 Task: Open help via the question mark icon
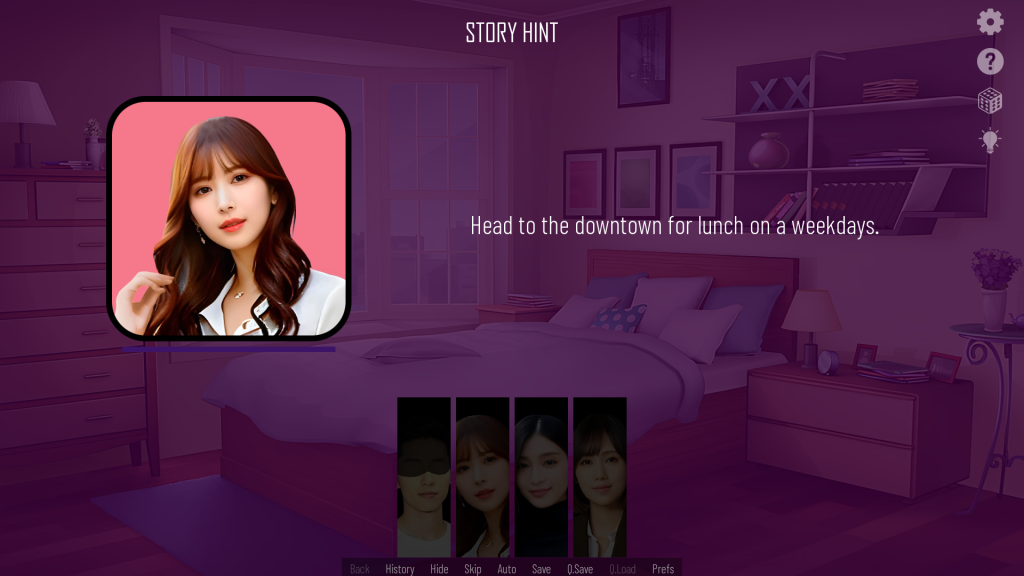pyautogui.click(x=990, y=62)
